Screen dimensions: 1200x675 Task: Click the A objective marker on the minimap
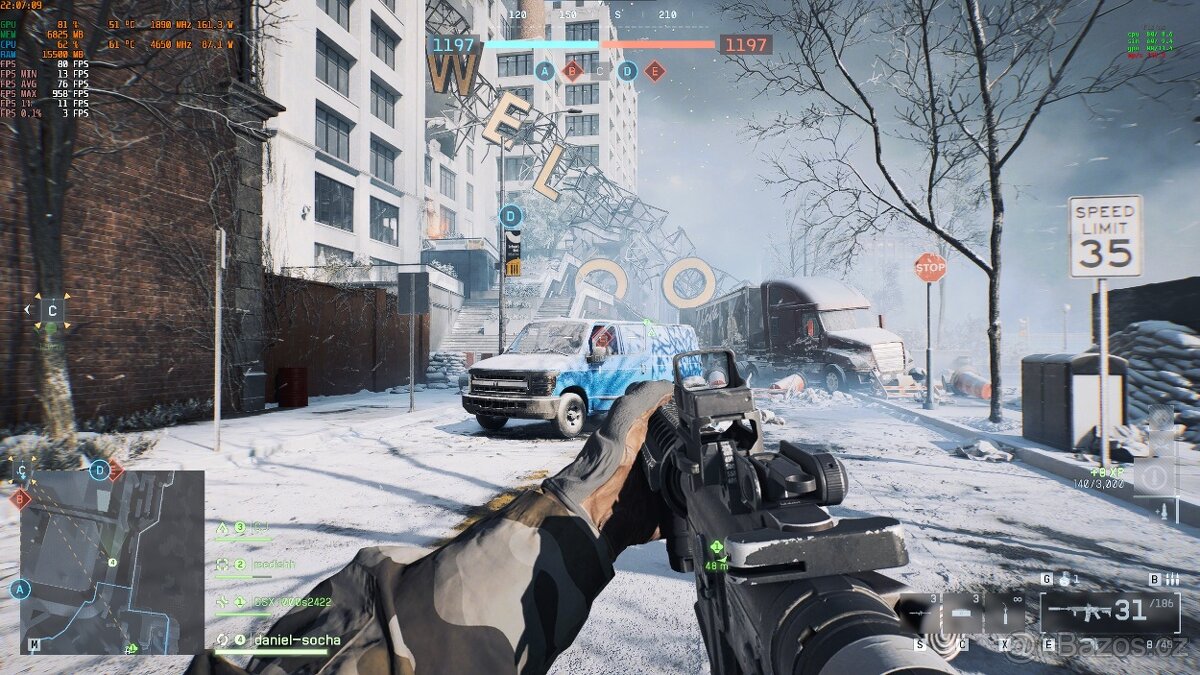(20, 590)
